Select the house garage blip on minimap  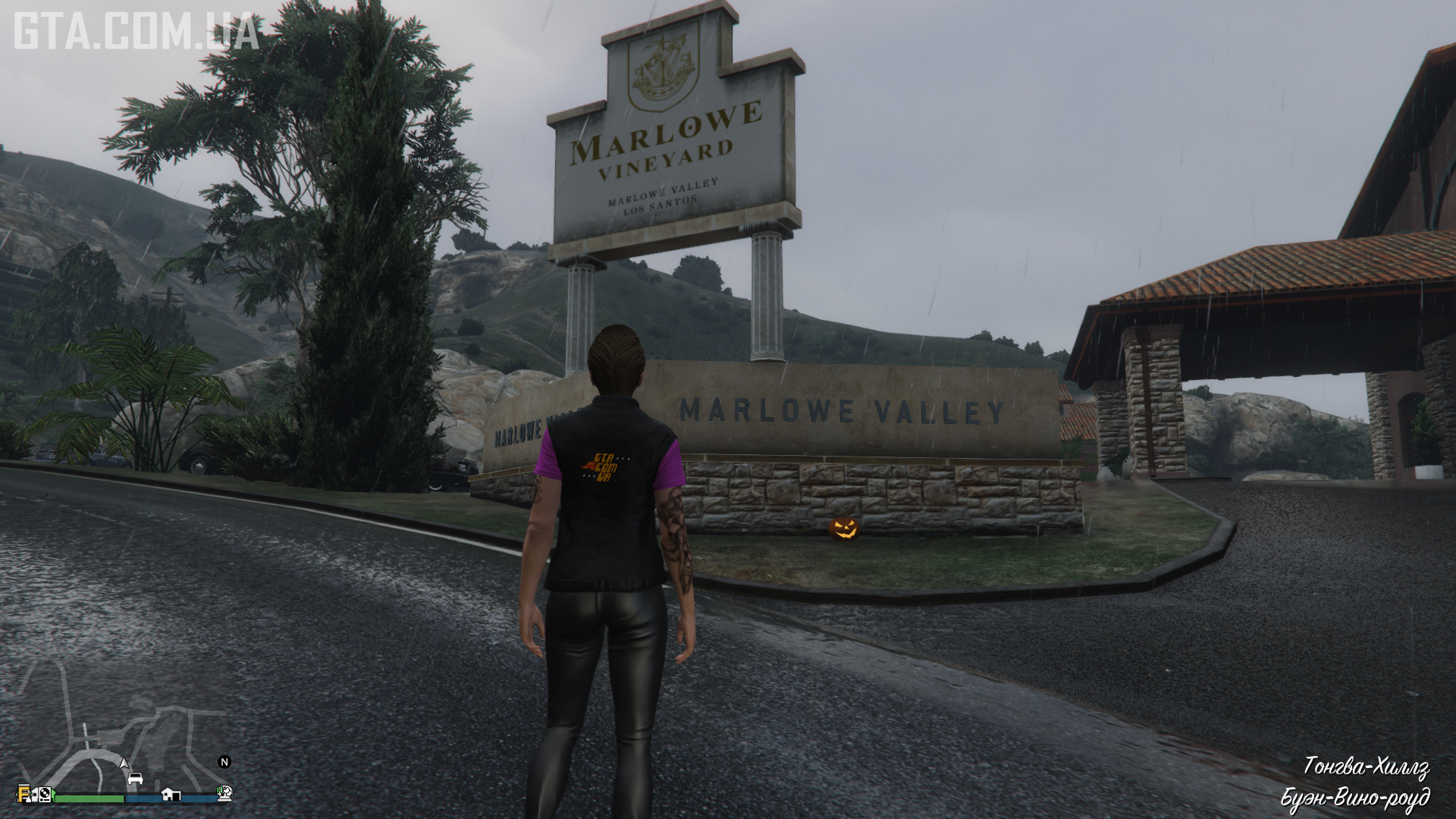(171, 795)
